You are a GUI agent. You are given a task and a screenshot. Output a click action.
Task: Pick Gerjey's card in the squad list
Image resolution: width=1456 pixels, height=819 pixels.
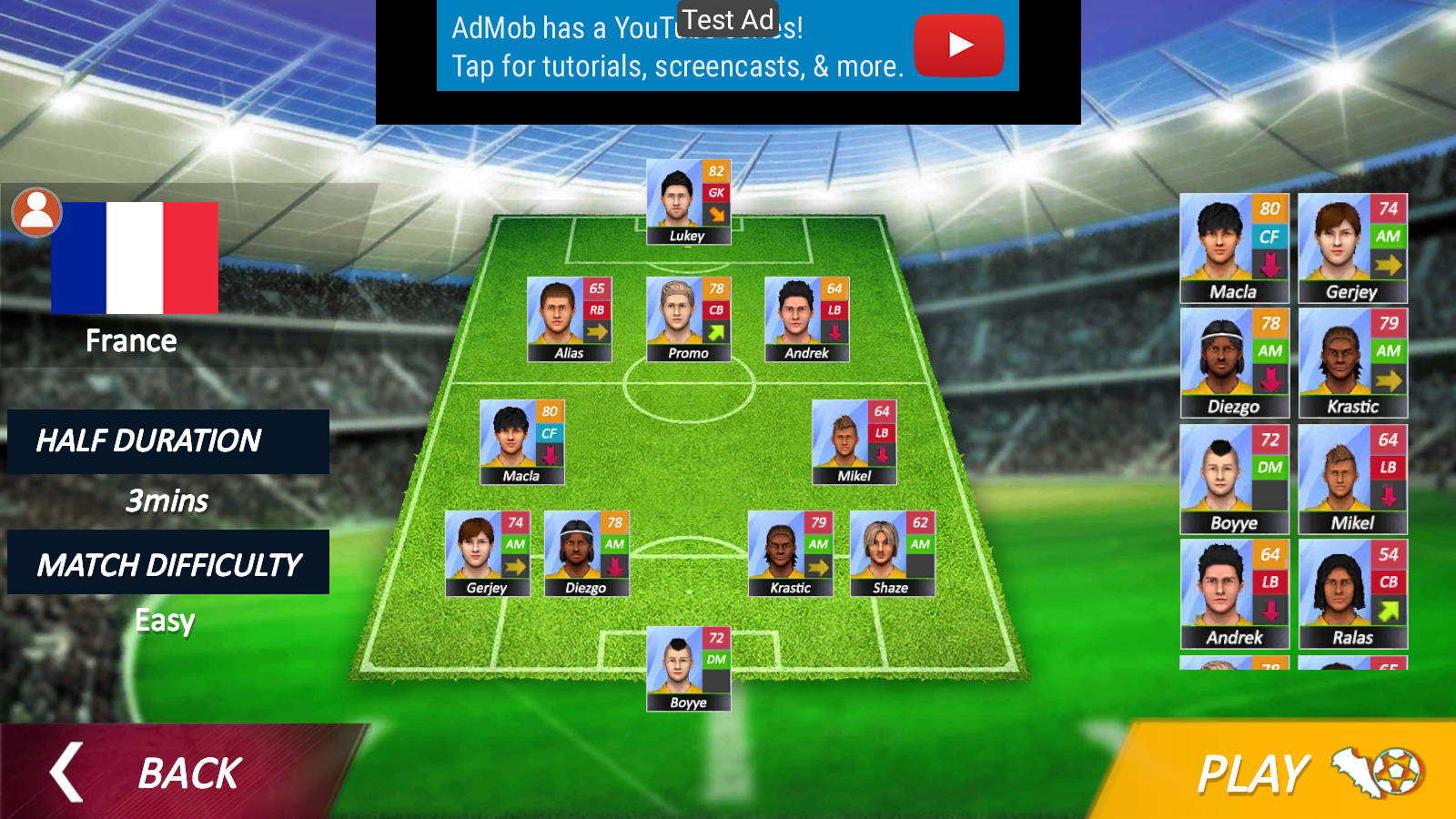point(1352,248)
